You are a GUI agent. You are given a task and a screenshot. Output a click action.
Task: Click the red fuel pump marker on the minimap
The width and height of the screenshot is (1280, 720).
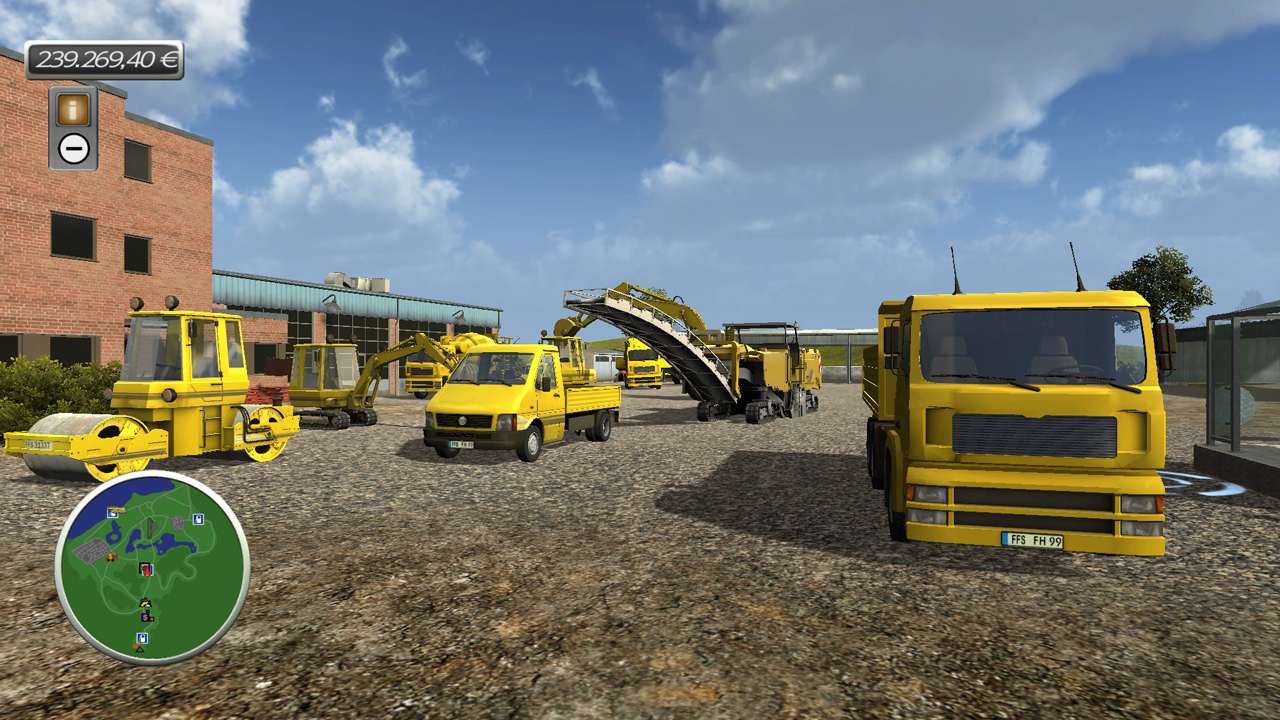click(145, 569)
